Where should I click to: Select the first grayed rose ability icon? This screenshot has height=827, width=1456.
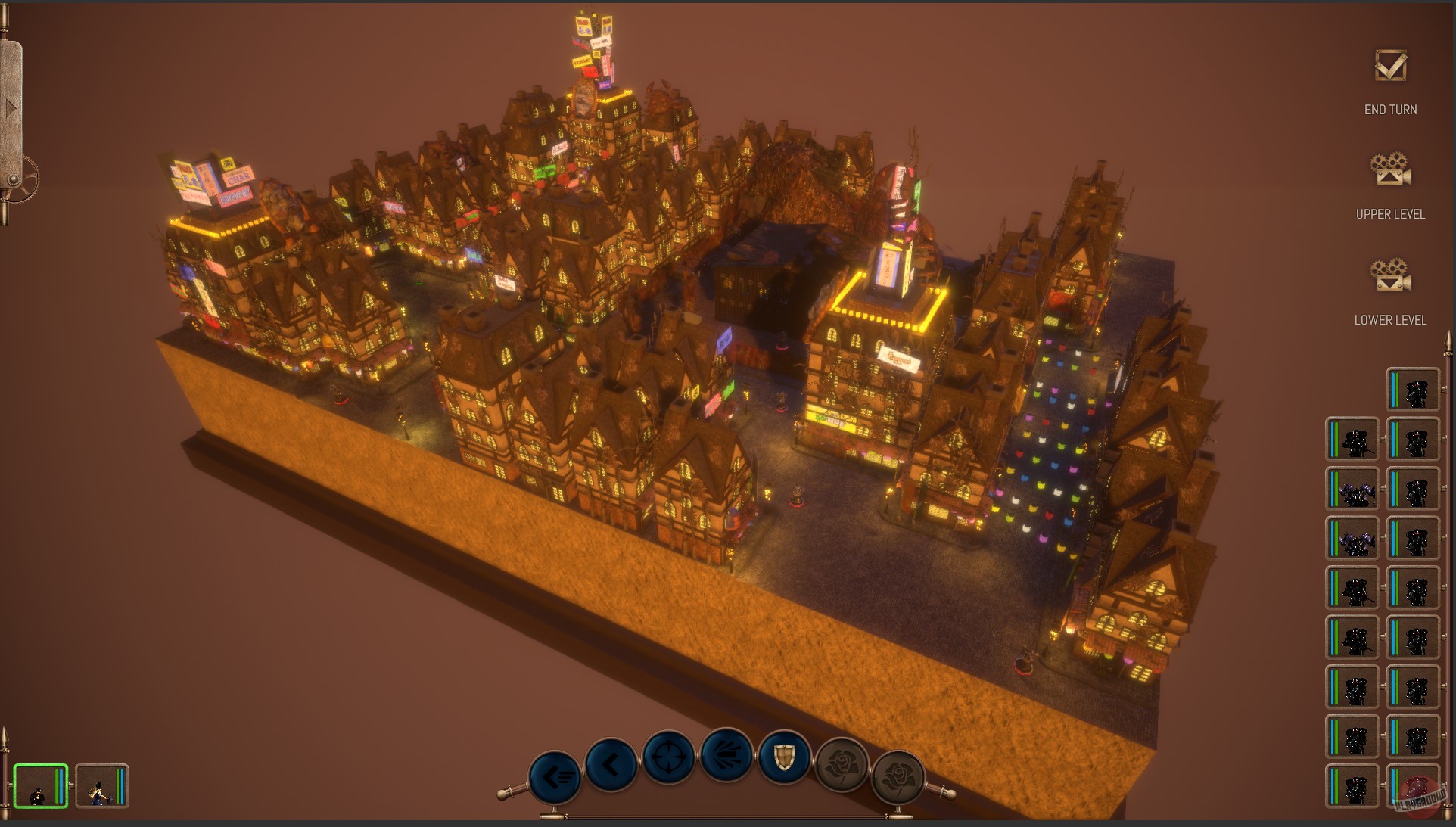click(840, 766)
